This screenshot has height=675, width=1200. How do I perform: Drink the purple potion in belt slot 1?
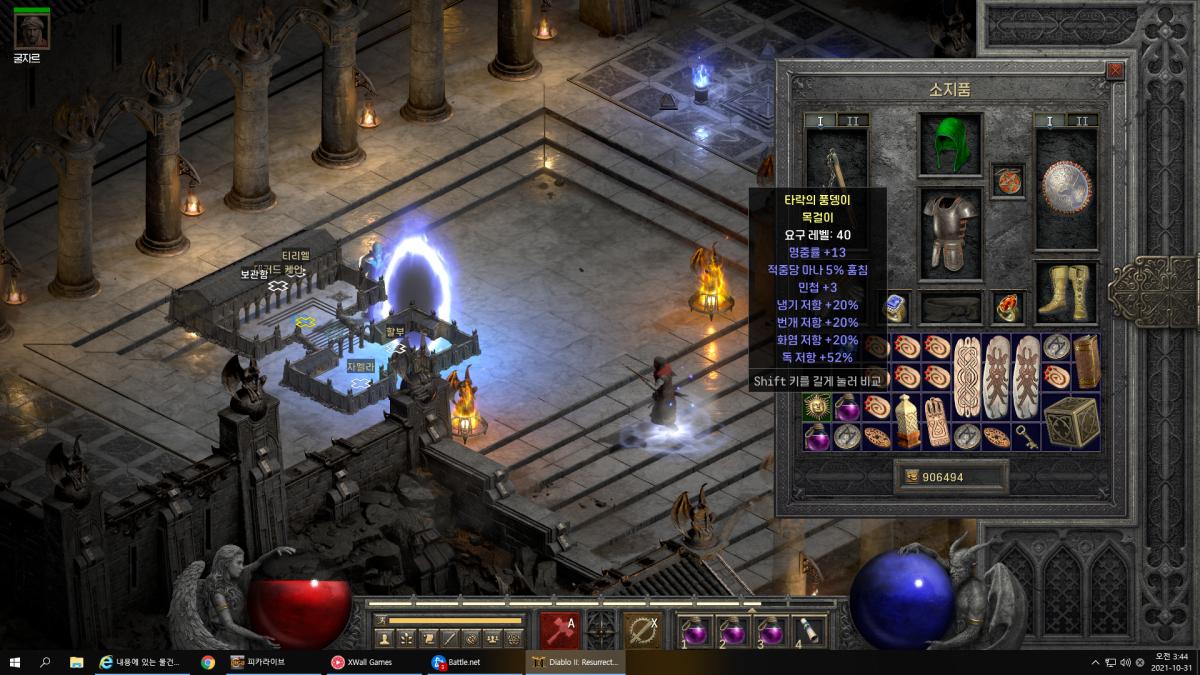pyautogui.click(x=694, y=631)
